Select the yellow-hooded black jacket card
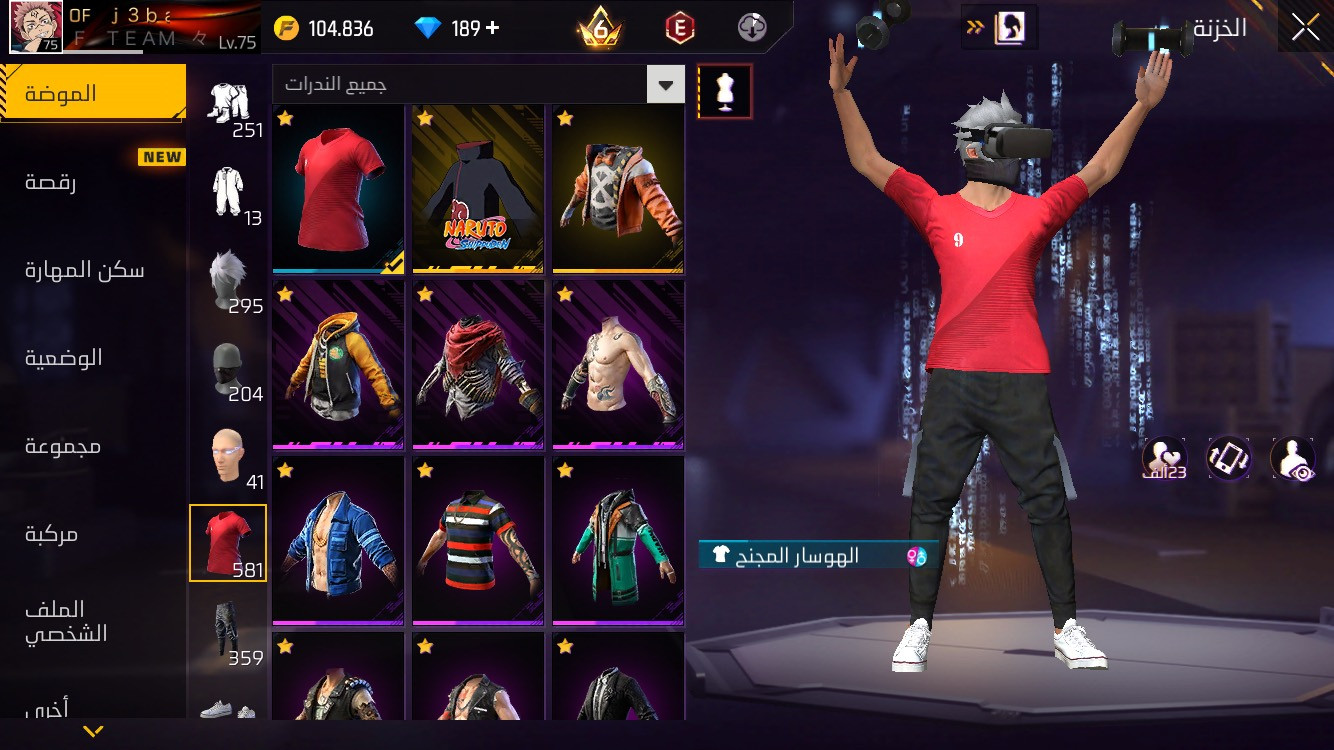Screen dimensions: 1334x750 point(338,364)
